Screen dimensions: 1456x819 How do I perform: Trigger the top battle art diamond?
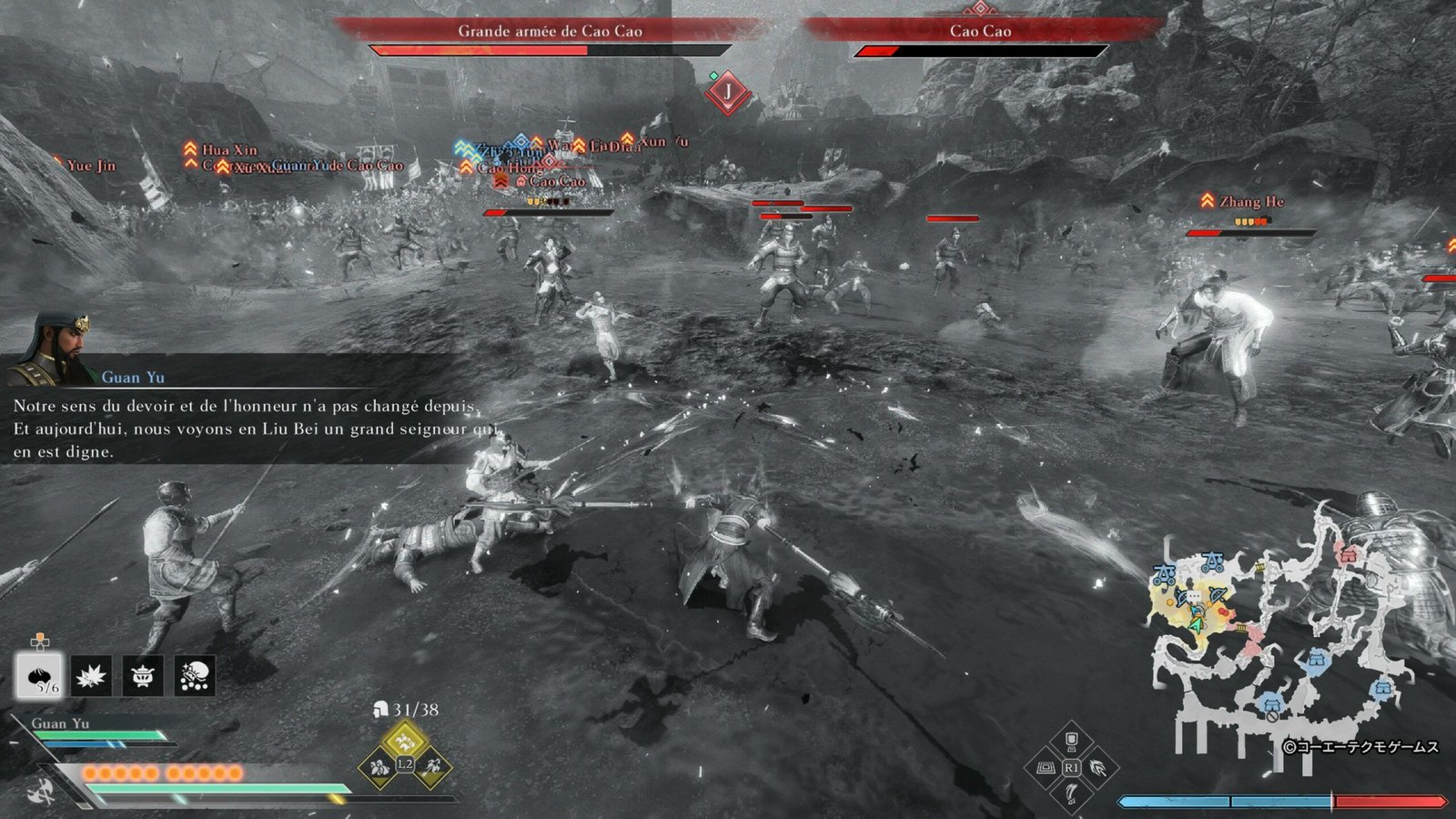pyautogui.click(x=1071, y=740)
